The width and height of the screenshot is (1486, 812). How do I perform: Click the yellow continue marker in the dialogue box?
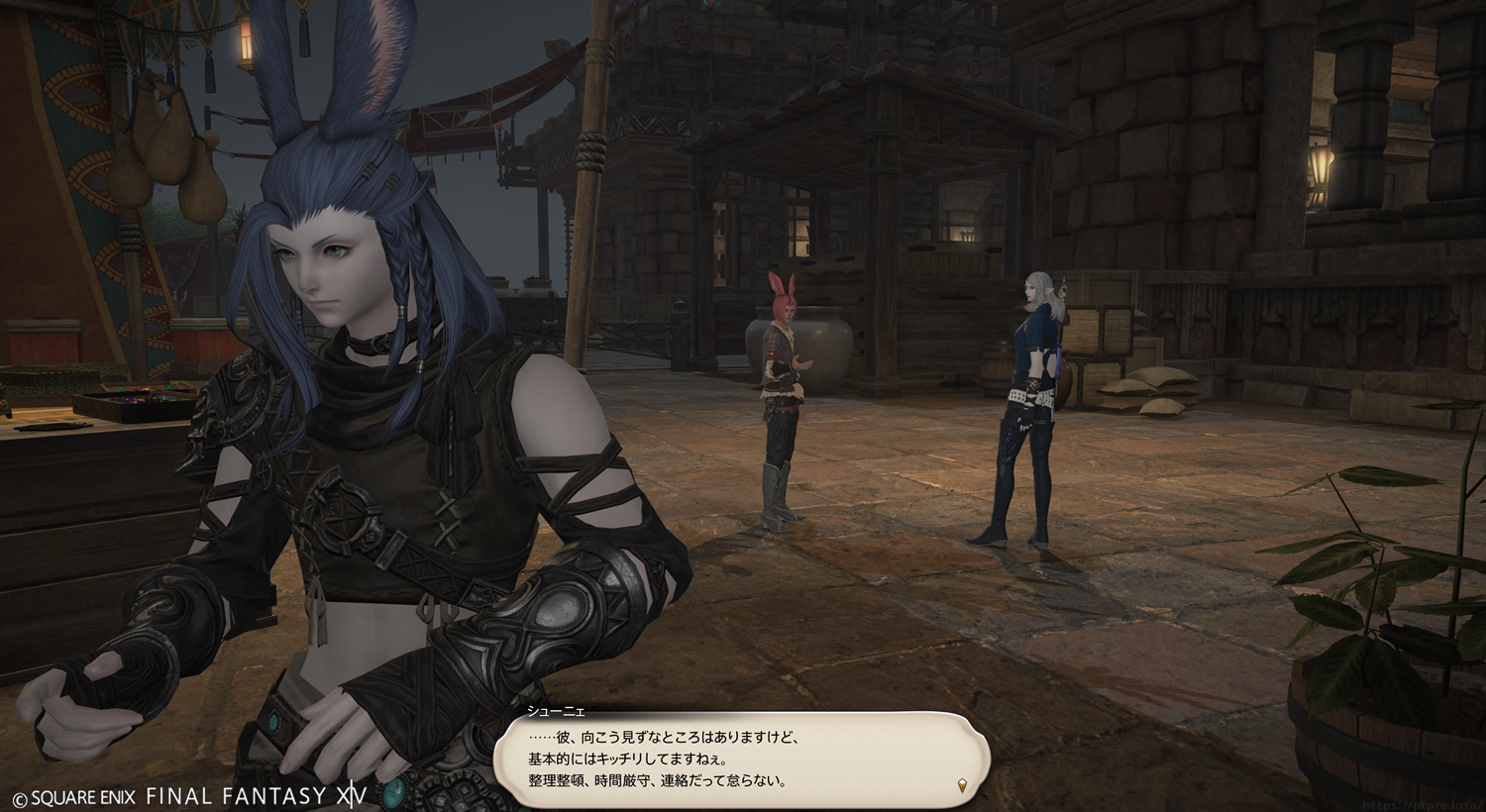tap(962, 786)
